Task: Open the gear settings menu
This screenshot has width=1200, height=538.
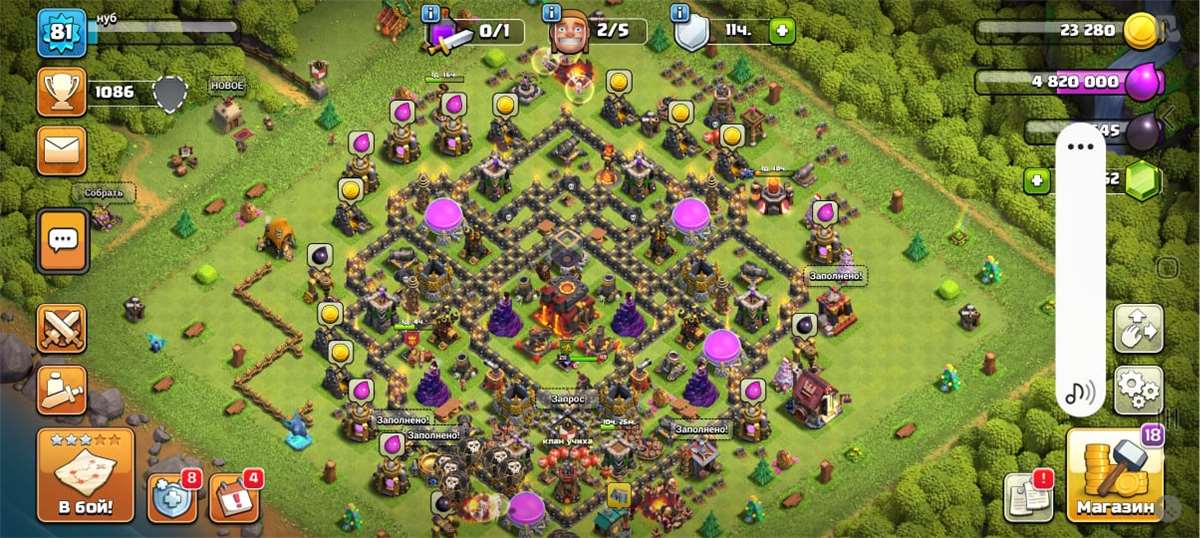Action: pos(1138,390)
